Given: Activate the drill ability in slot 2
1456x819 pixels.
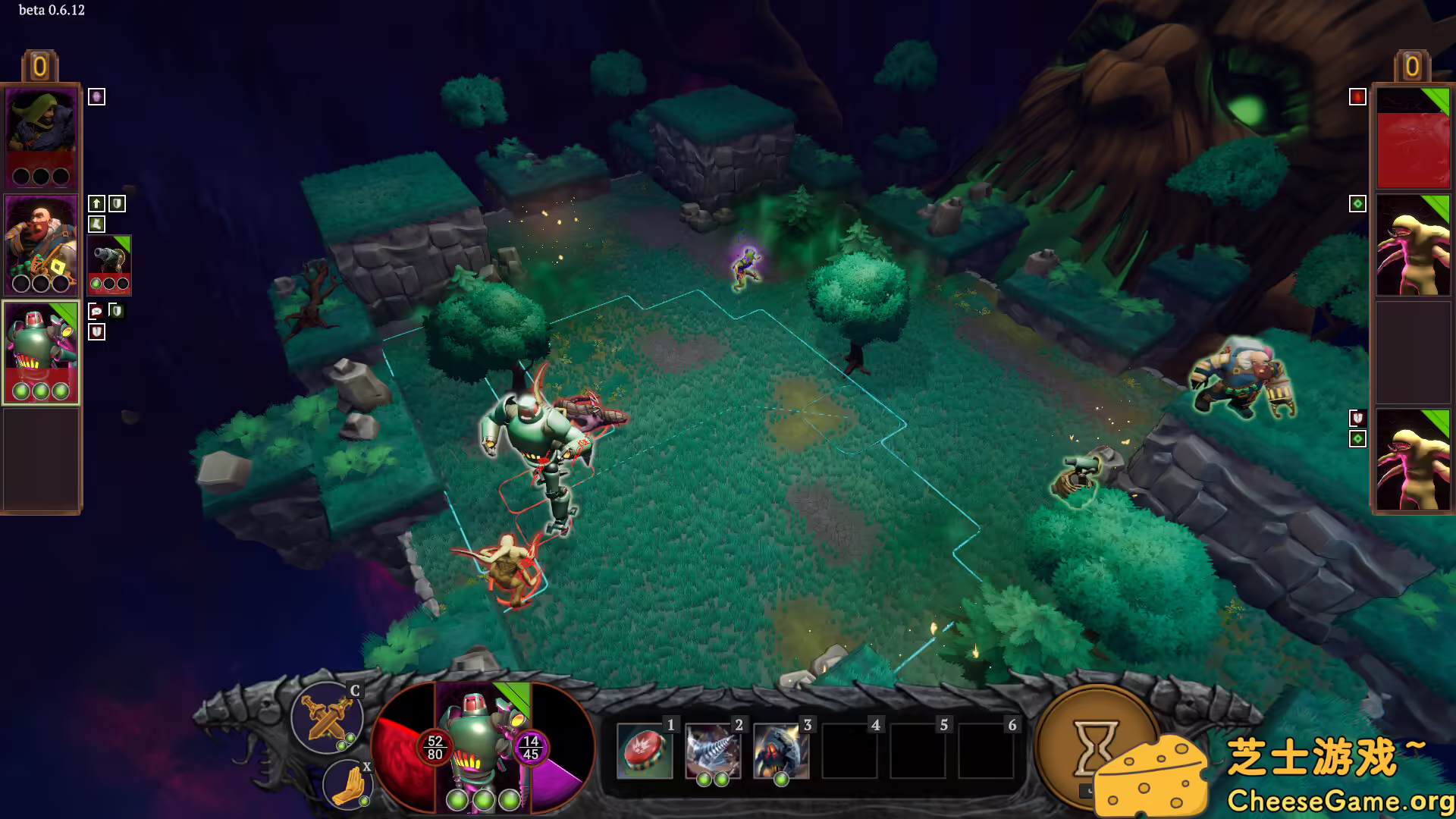Looking at the screenshot, I should (x=712, y=750).
